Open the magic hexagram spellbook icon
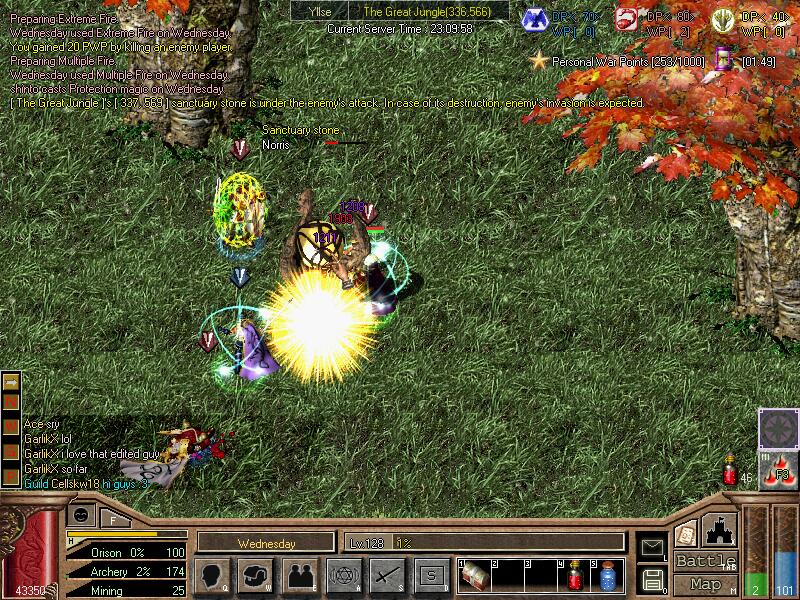The image size is (800, 600). click(x=343, y=575)
